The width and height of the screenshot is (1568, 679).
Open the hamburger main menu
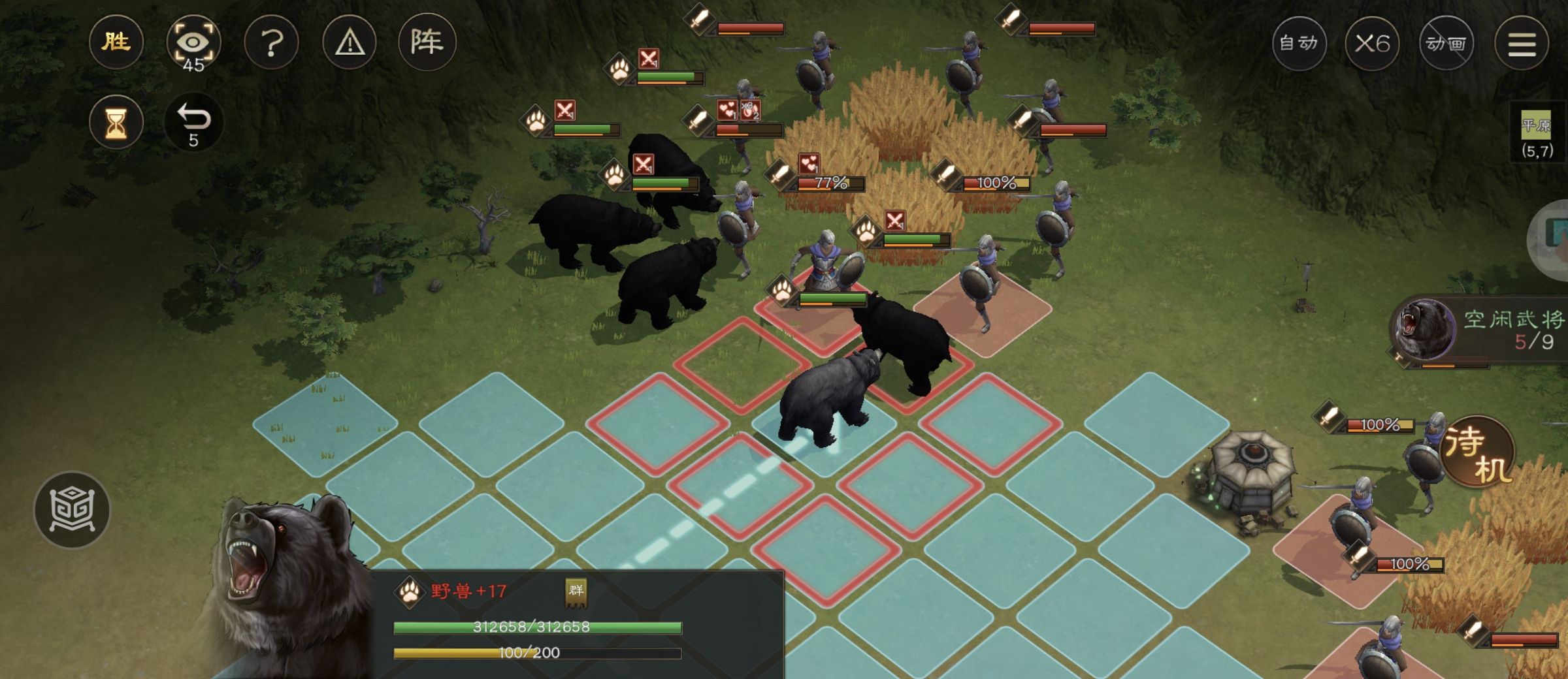[1522, 44]
